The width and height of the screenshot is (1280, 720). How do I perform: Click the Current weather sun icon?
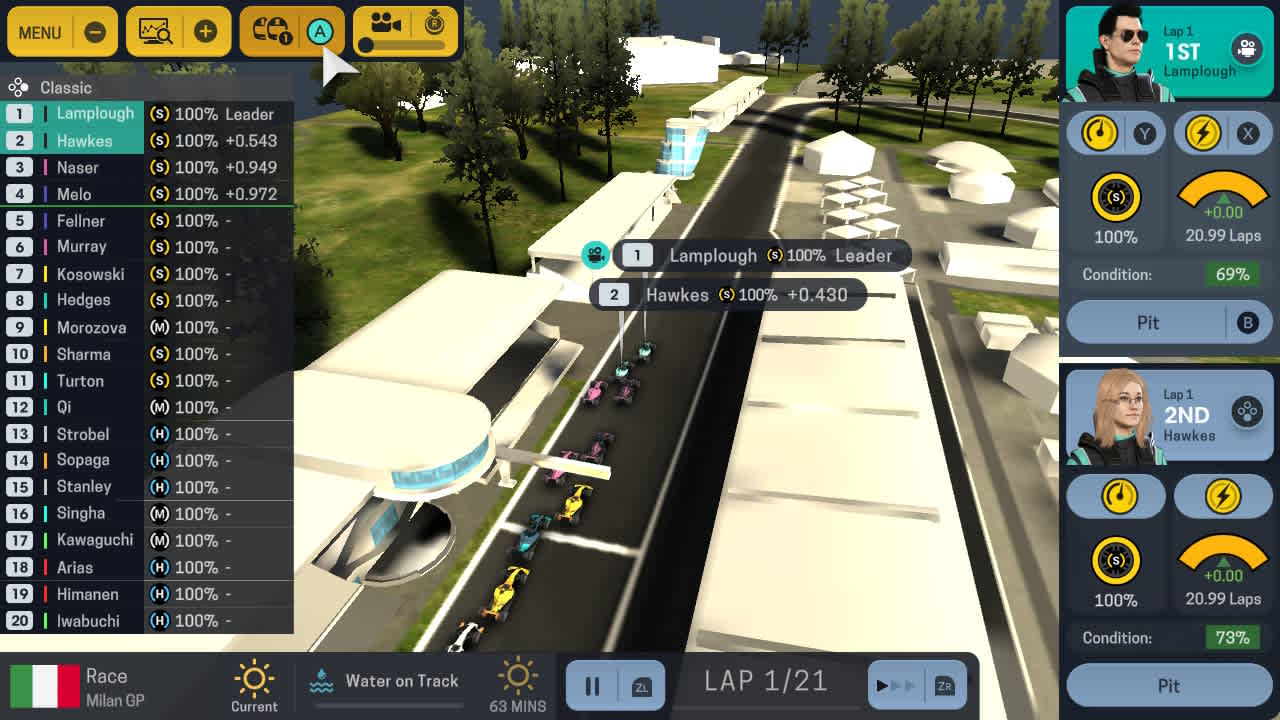255,678
